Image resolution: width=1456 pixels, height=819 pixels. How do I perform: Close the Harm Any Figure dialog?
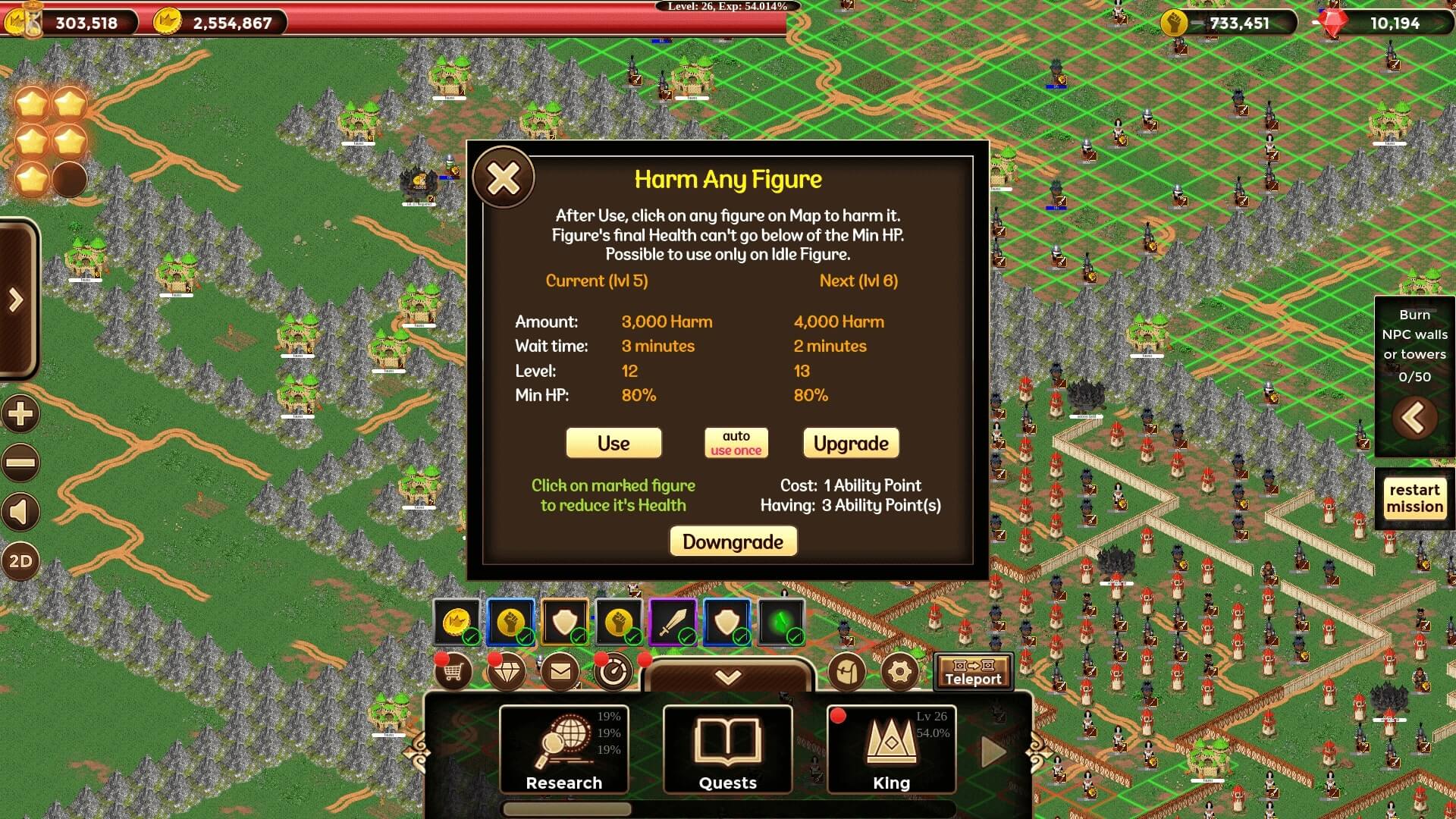504,179
